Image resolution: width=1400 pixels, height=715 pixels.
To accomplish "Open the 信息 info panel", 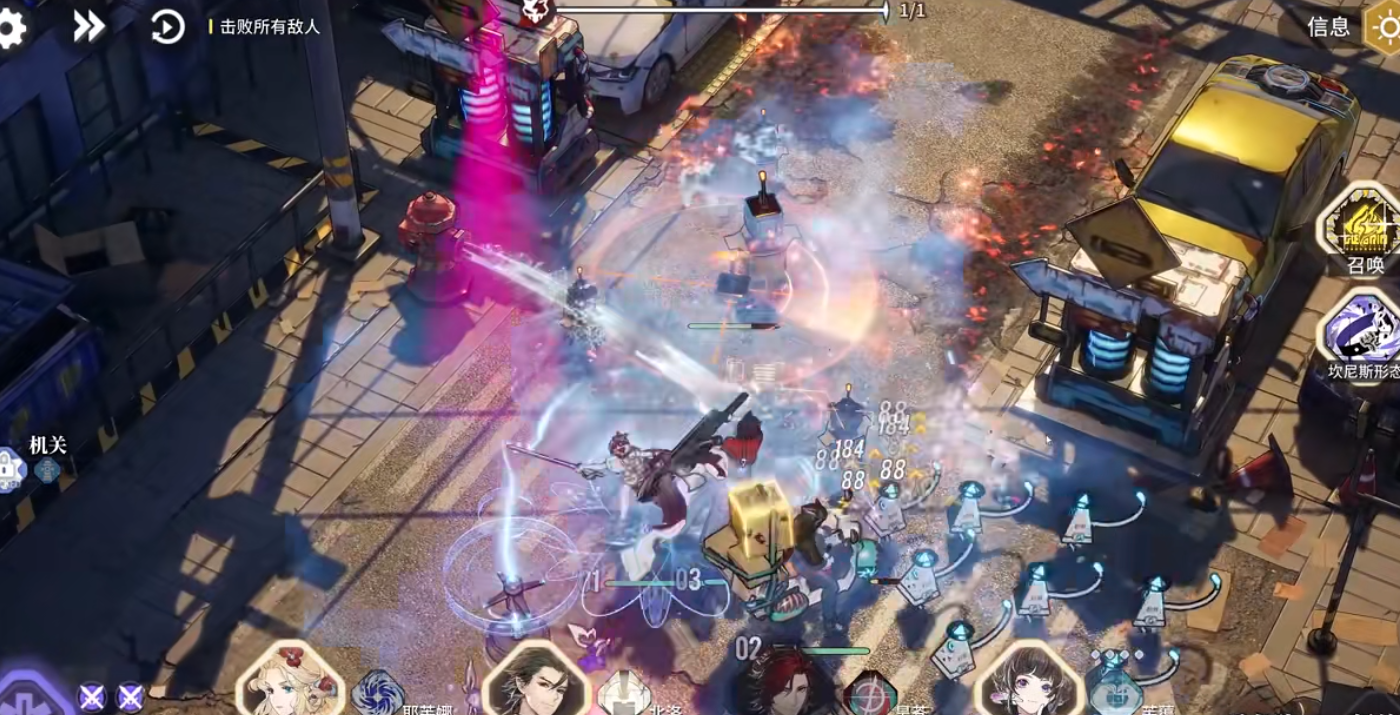I will [x=1328, y=27].
